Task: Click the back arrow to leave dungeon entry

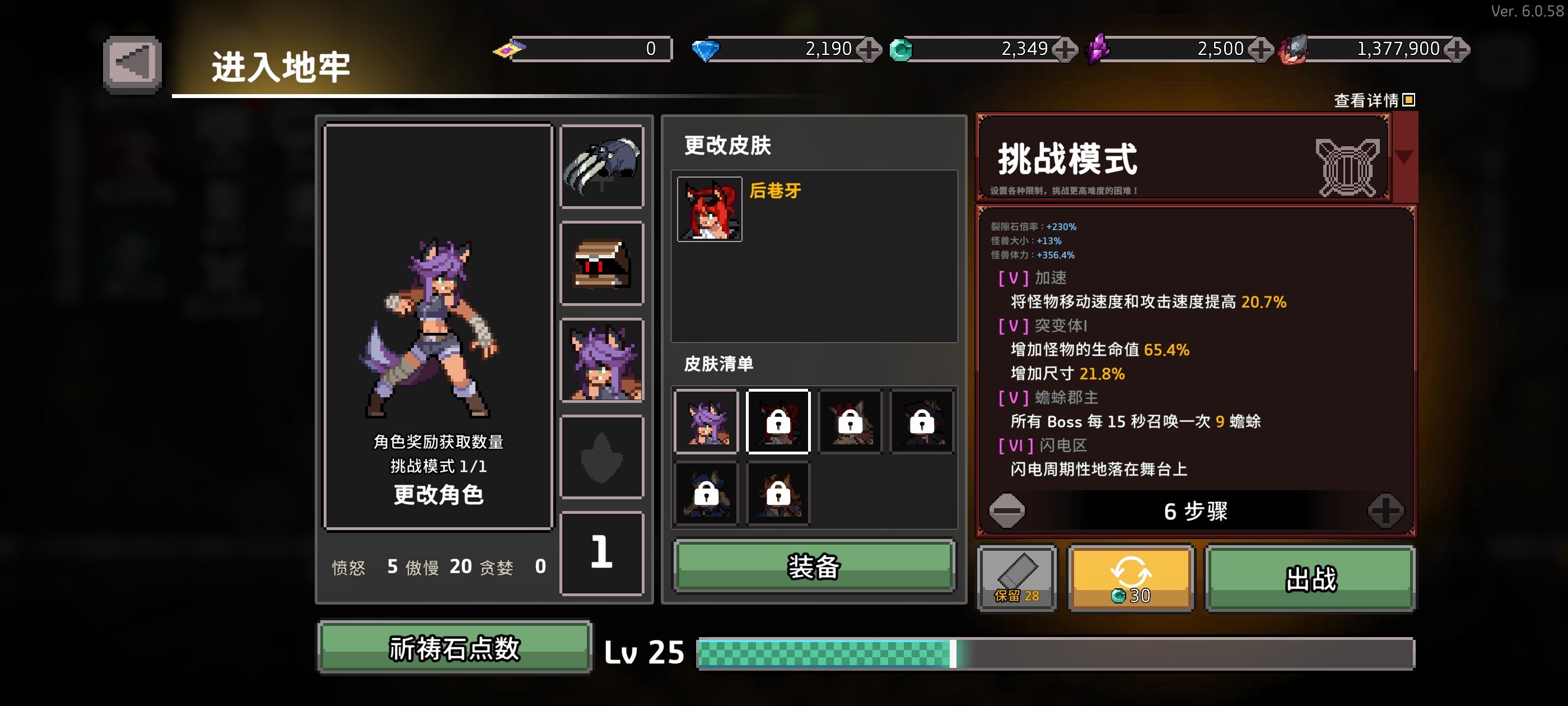Action: 133,61
